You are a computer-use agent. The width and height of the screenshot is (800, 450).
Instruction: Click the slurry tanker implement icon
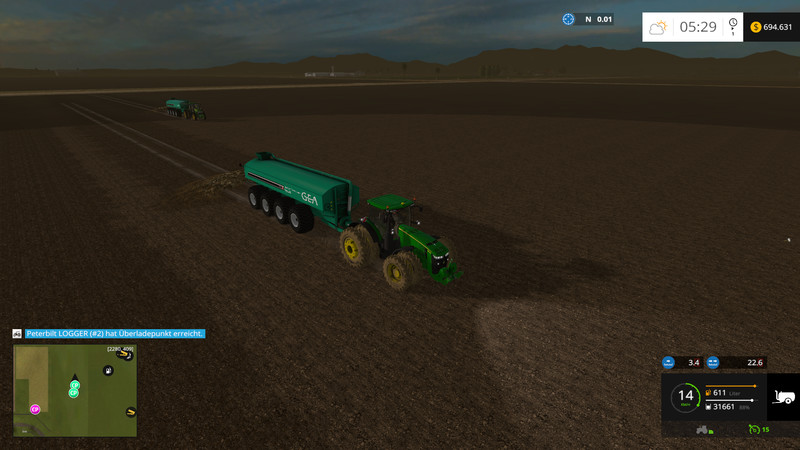[784, 396]
